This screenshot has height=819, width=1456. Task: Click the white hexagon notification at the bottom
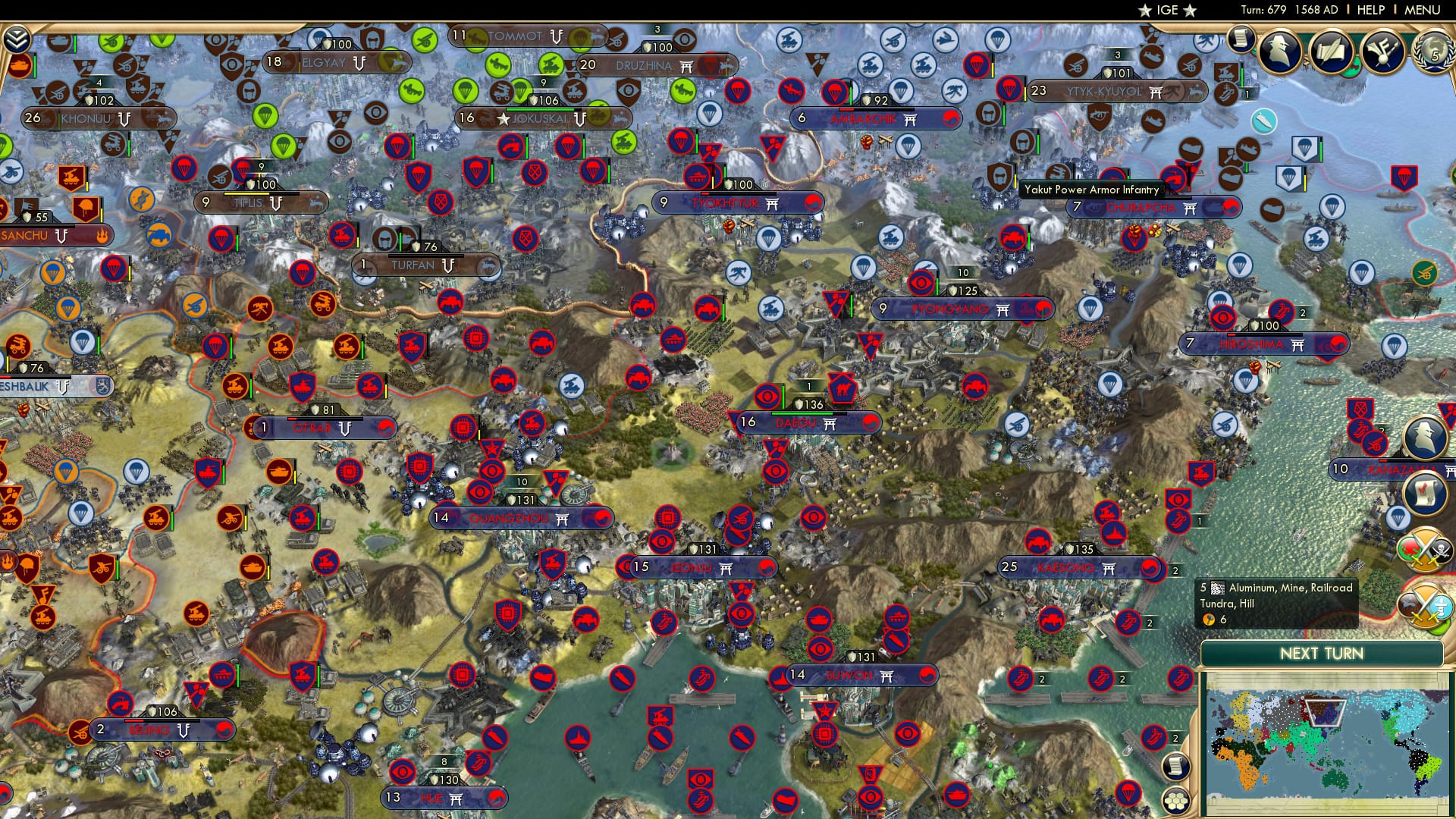(x=1176, y=801)
